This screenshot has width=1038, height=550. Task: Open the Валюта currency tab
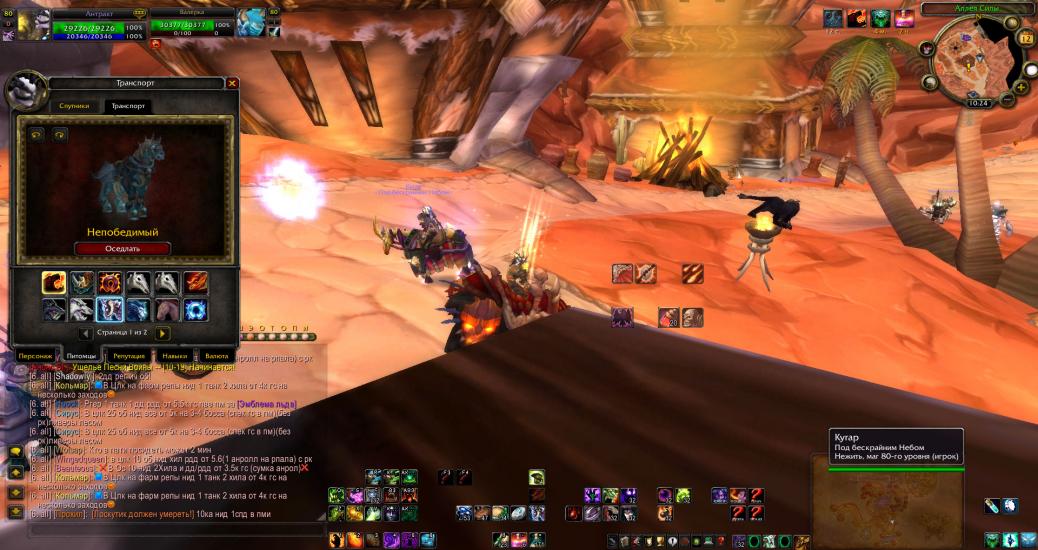(x=216, y=355)
